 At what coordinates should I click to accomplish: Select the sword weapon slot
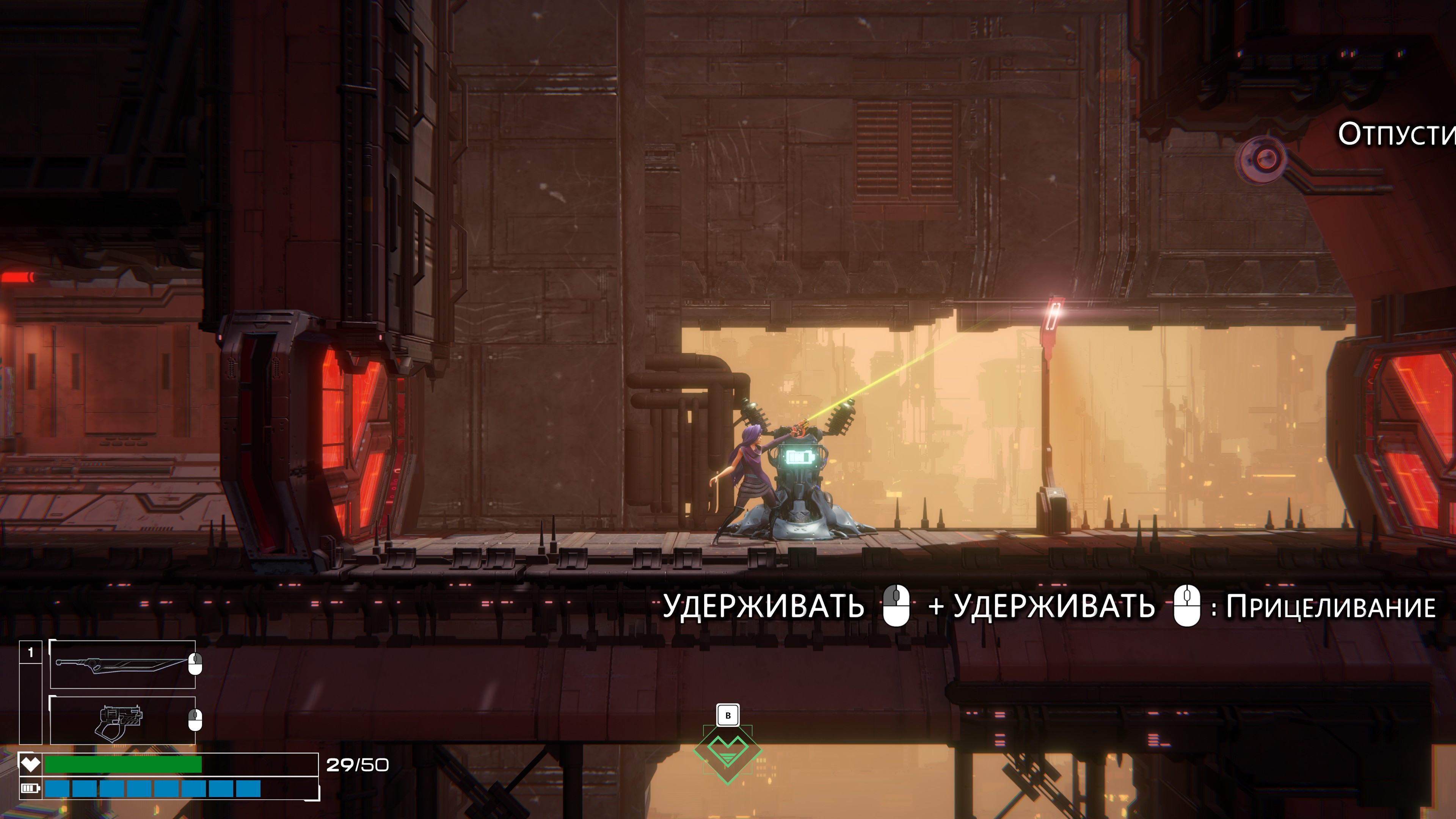(122, 664)
